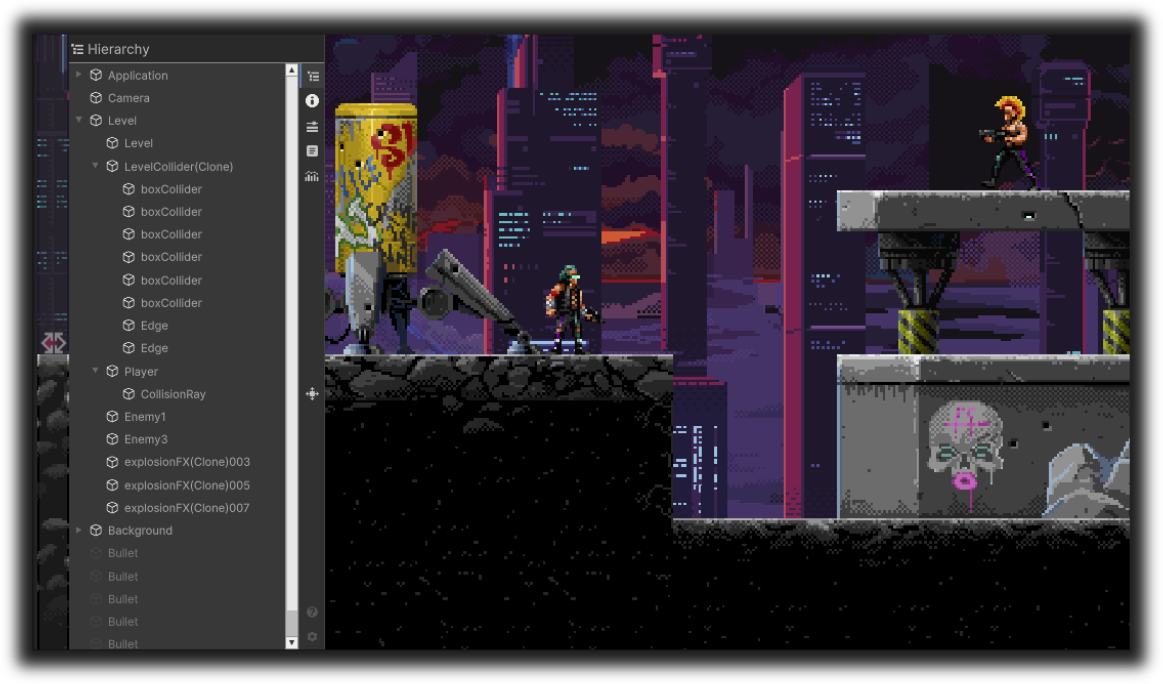
Task: Select the LevelCollider(Clone) object
Action: pyautogui.click(x=178, y=167)
